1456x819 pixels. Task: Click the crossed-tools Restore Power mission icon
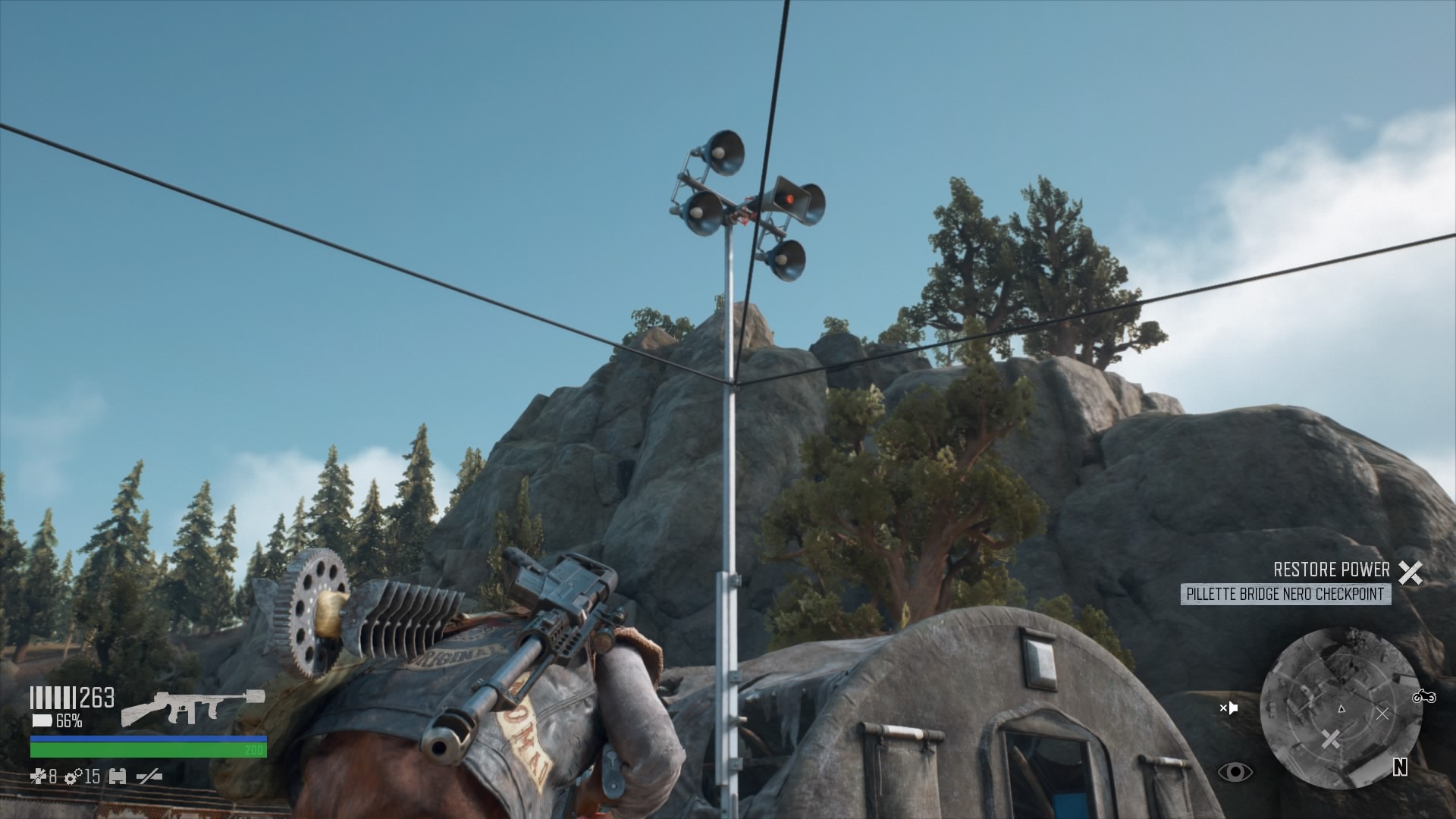pos(1410,572)
